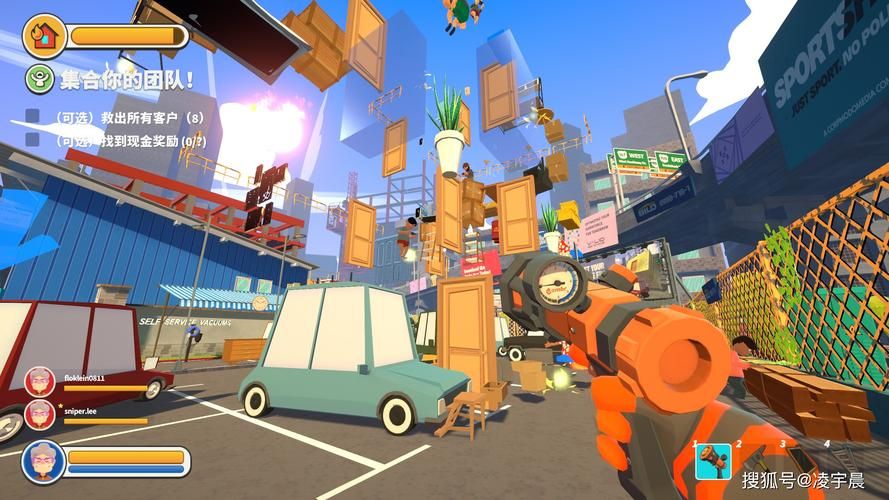Image resolution: width=889 pixels, height=500 pixels.
Task: Open the green team objective icon
Action: tap(39, 80)
